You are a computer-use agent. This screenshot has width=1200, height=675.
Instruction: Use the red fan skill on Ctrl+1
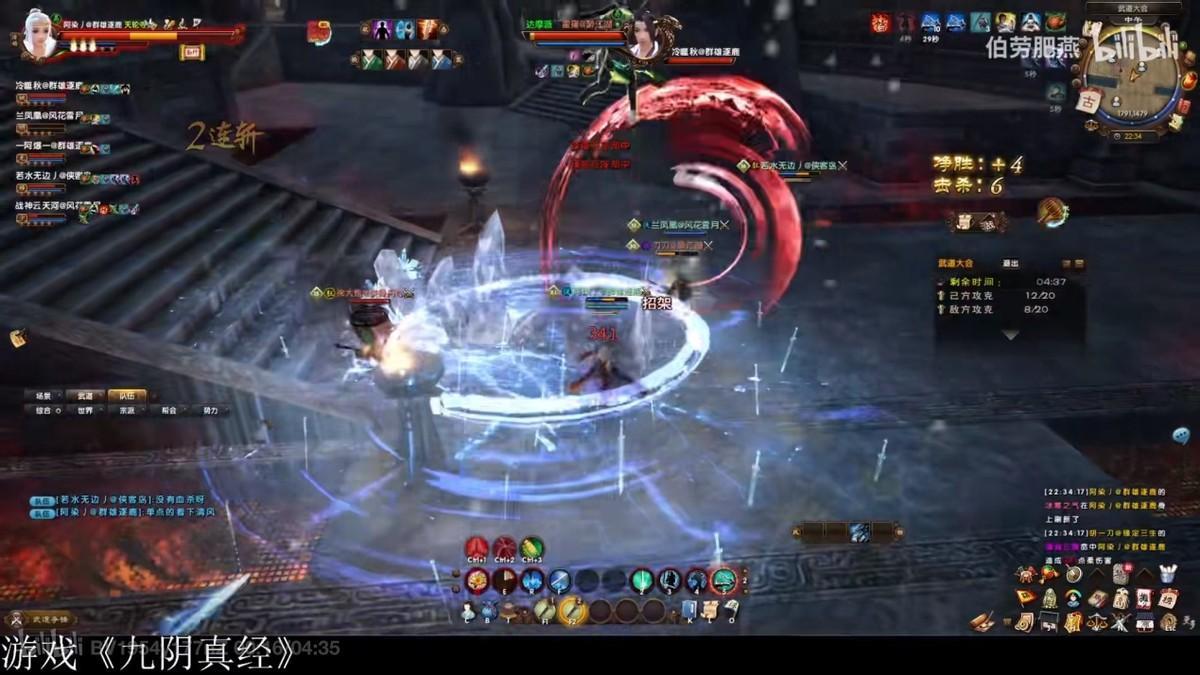[476, 549]
